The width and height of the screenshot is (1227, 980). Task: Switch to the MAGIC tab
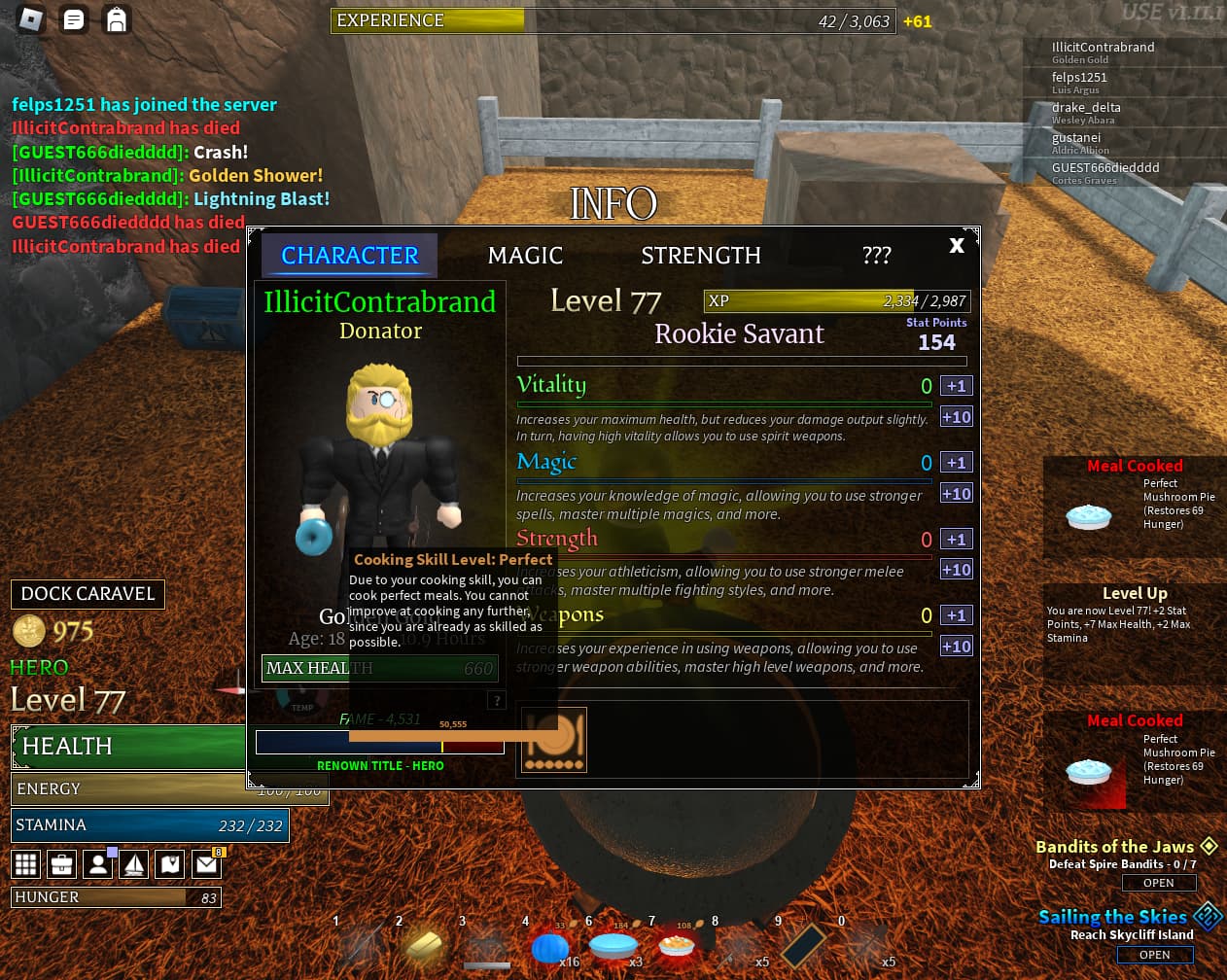[x=525, y=256]
